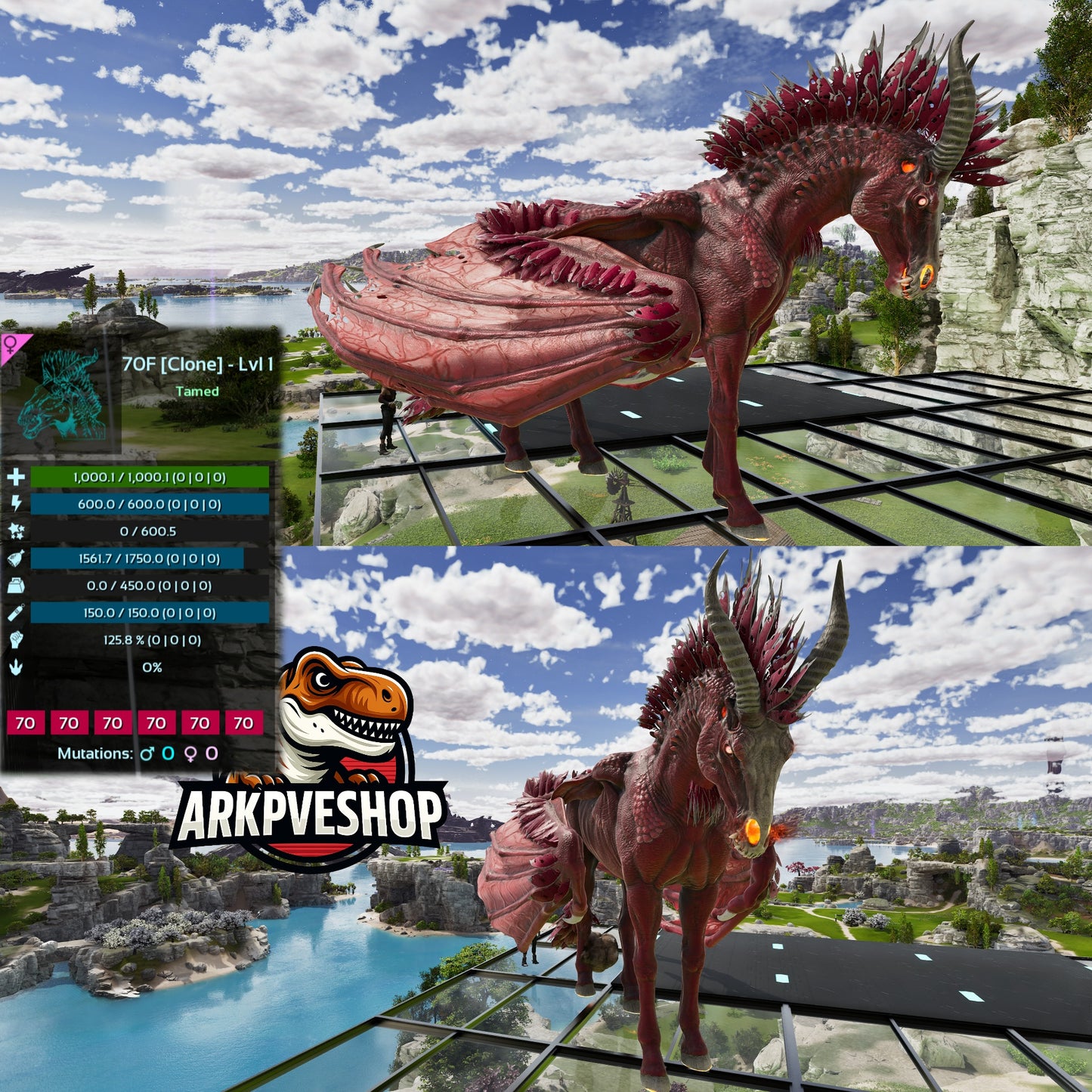Click the male mutations symbol
This screenshot has width=1092, height=1092.
pos(147,753)
